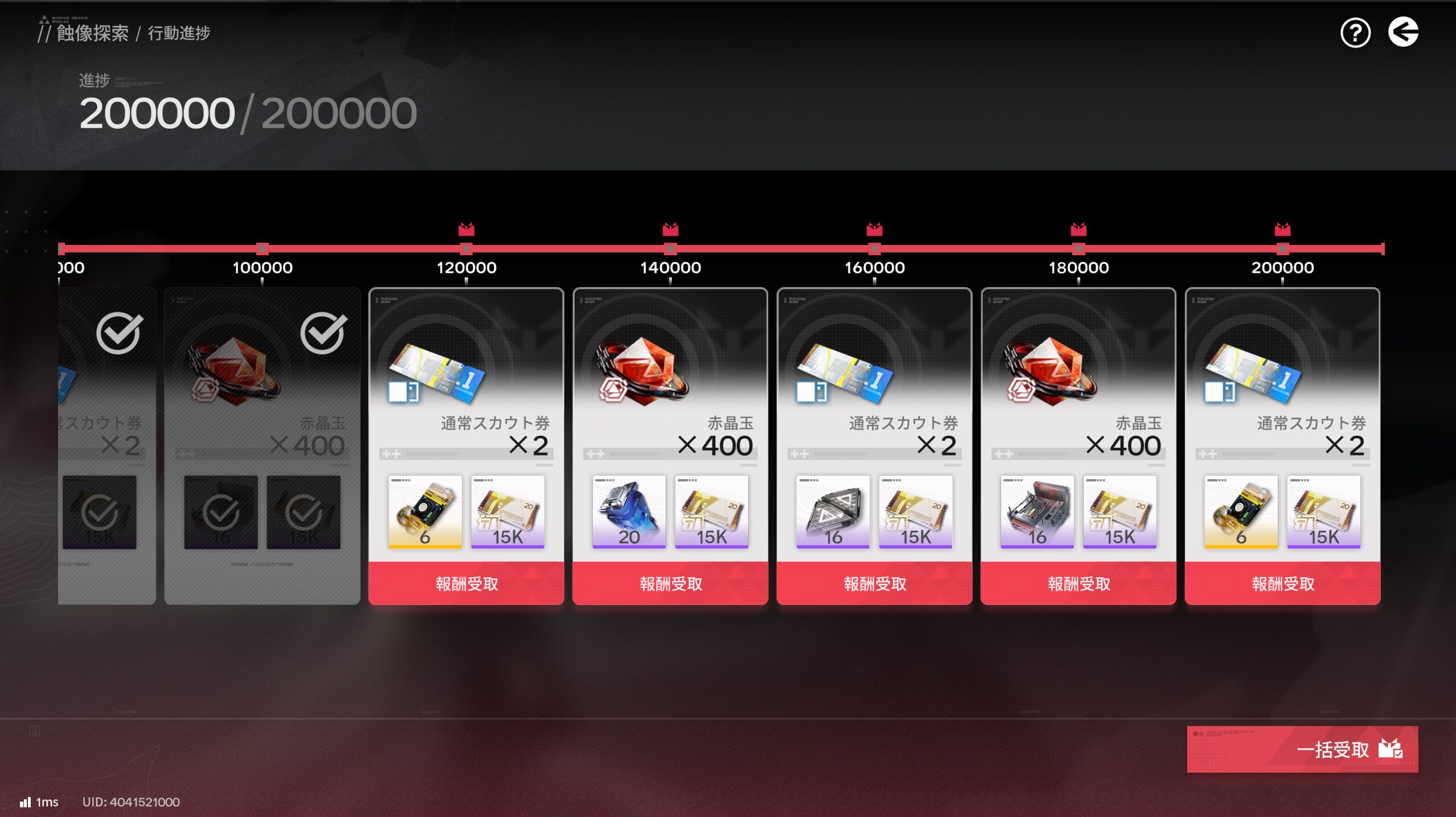View the red machine item in the 180000 card
The image size is (1456, 817).
coord(1037,512)
